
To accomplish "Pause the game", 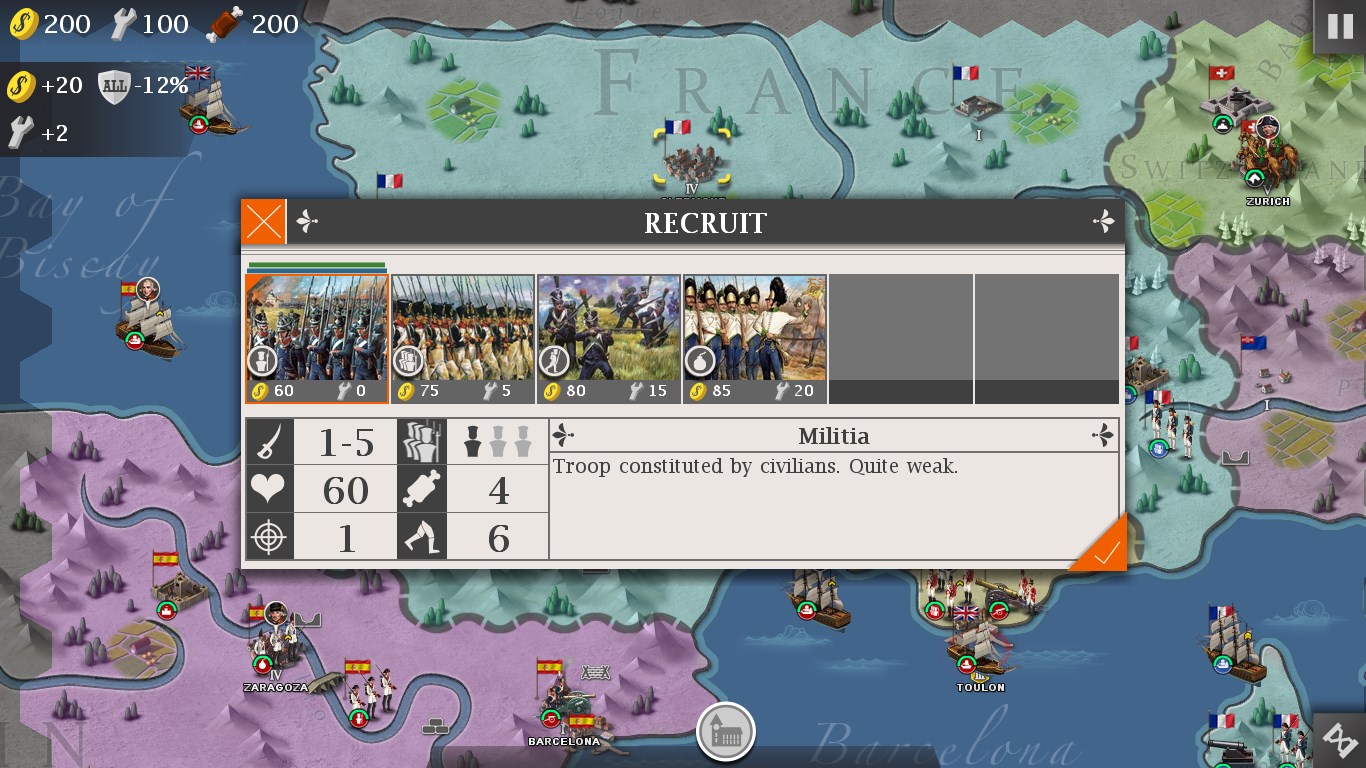I will pos(1339,27).
